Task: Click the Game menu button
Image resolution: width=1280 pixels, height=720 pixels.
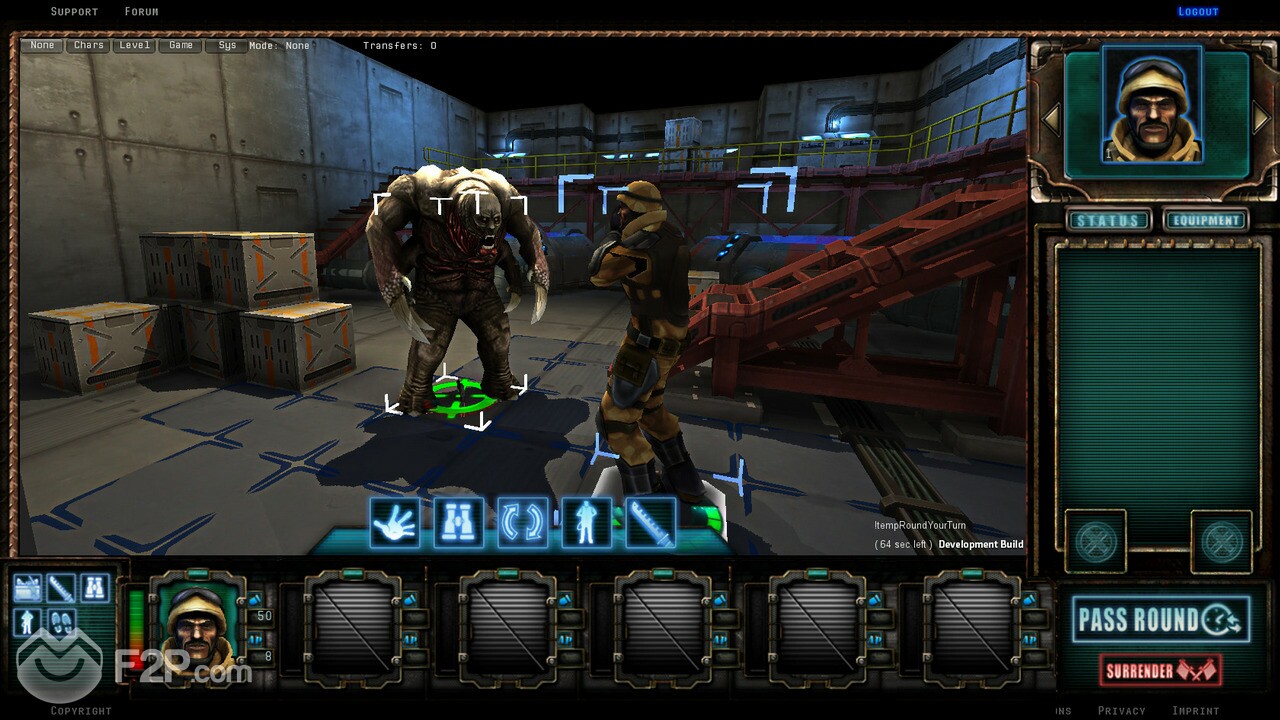Action: [x=181, y=46]
